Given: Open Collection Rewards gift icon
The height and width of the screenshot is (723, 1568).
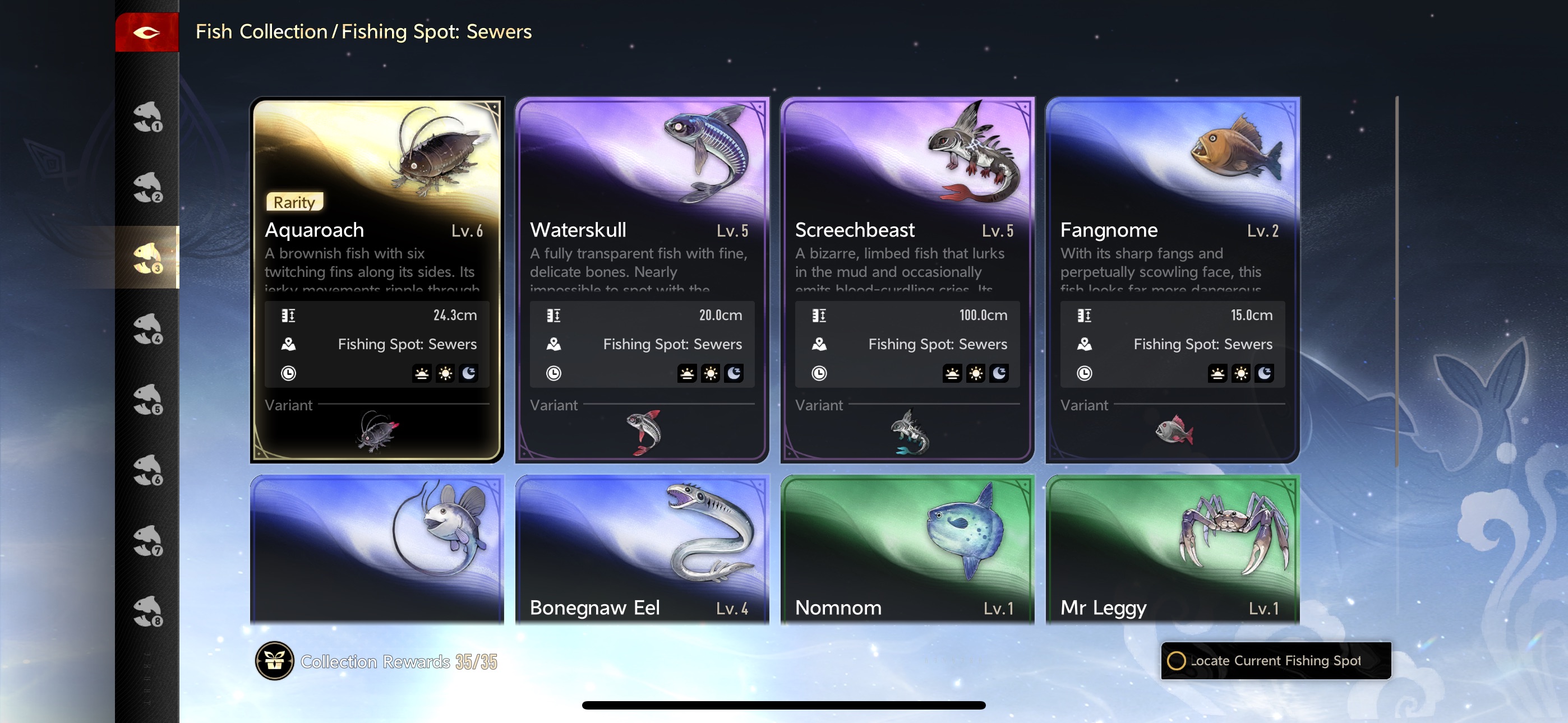Looking at the screenshot, I should (275, 661).
